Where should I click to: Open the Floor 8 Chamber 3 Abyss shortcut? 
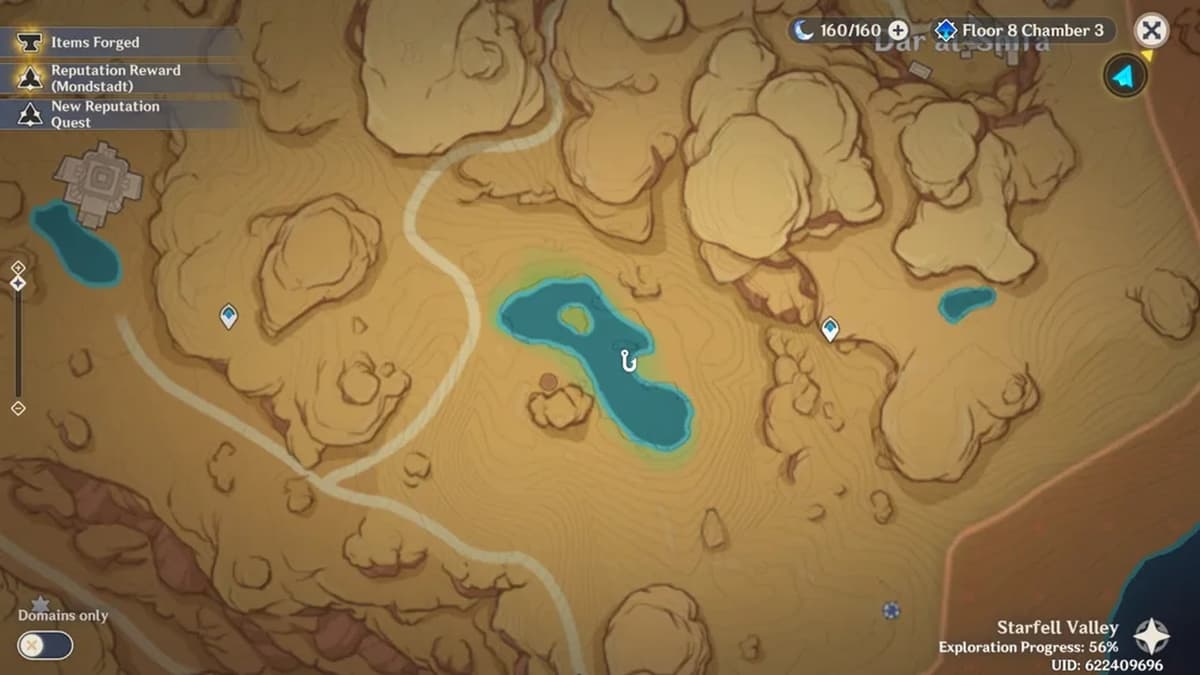pos(1022,31)
